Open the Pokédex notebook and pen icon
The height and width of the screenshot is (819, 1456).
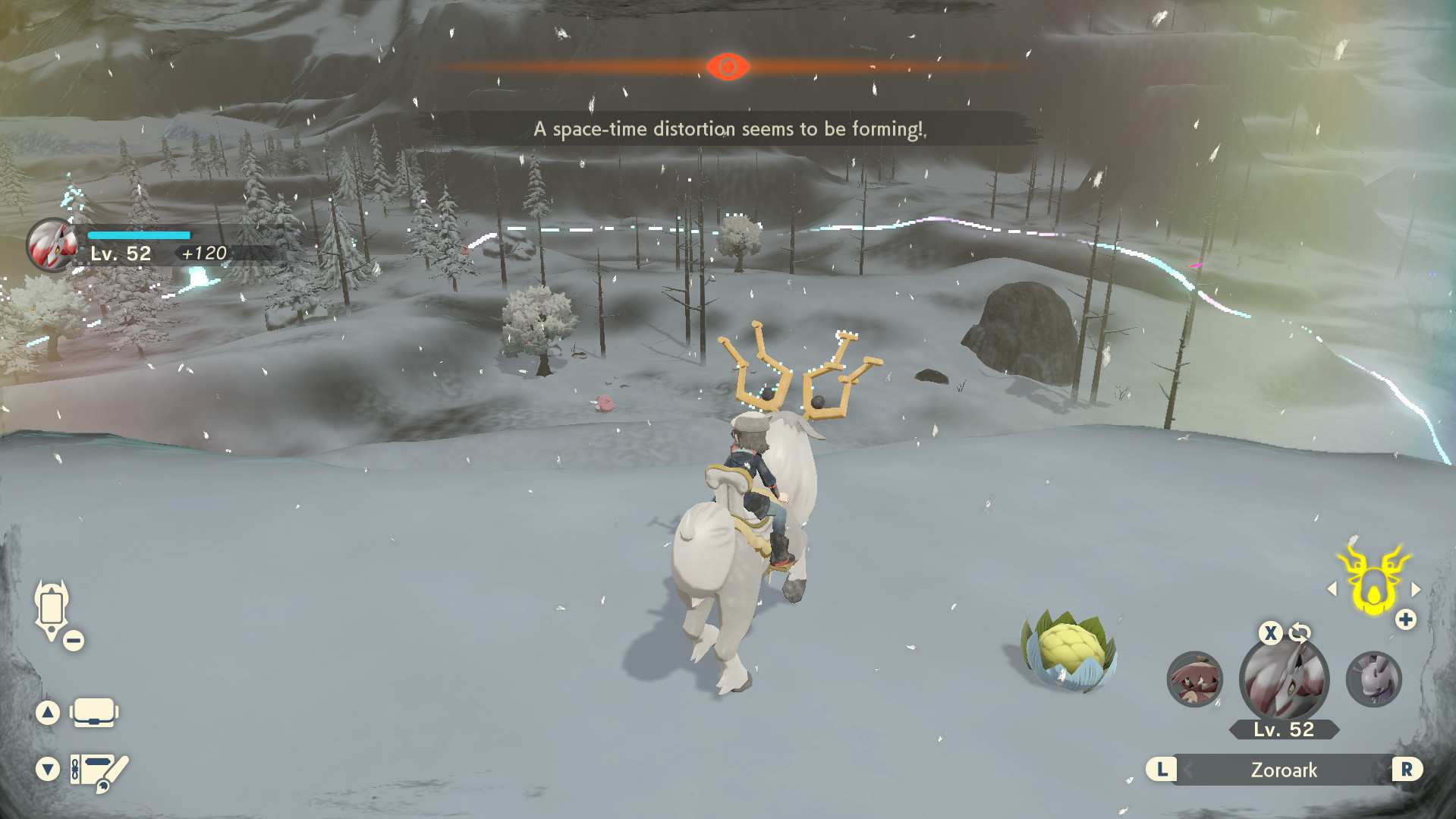click(99, 770)
